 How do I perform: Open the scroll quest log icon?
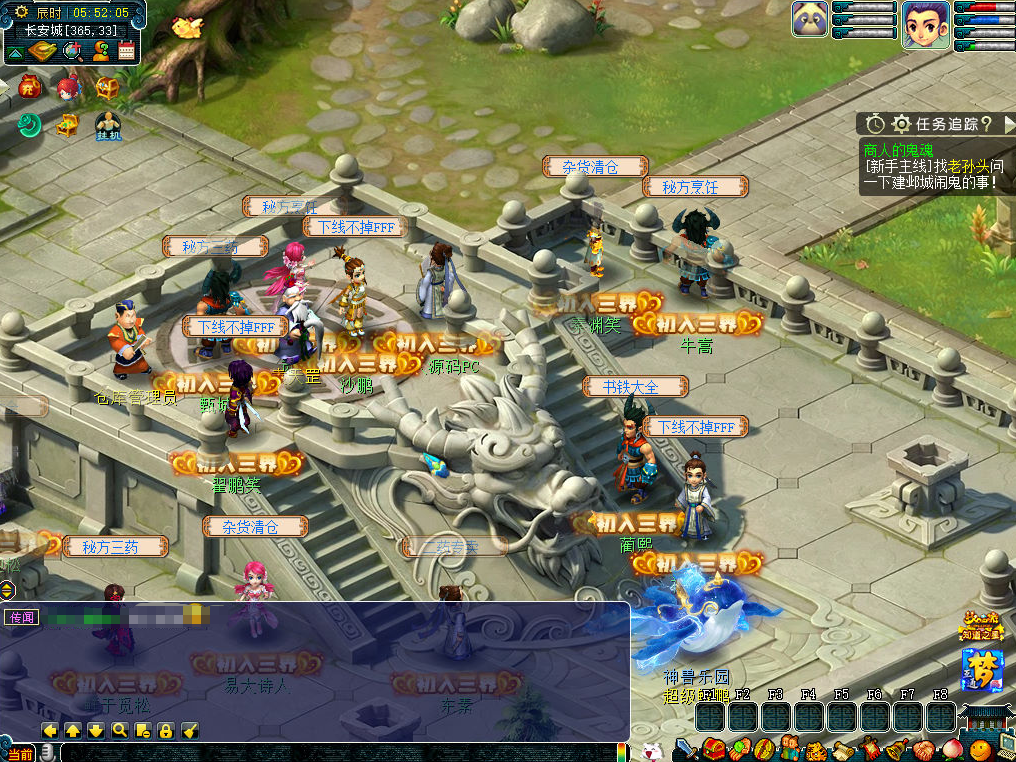(840, 749)
